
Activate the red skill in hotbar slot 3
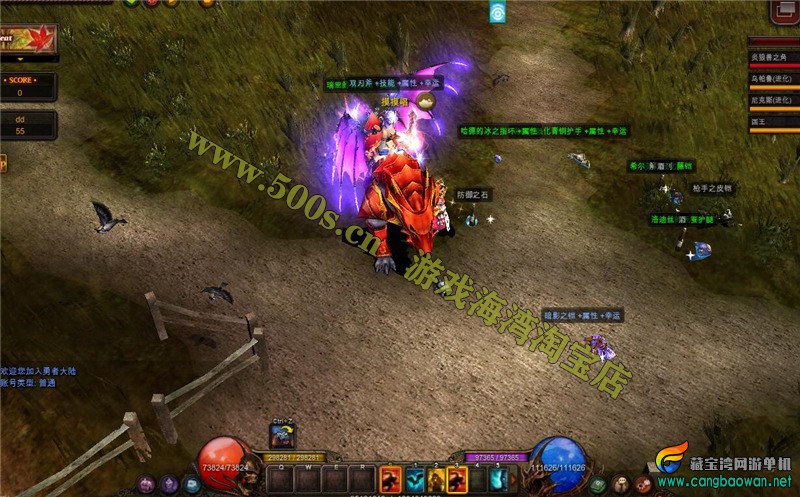tap(458, 478)
